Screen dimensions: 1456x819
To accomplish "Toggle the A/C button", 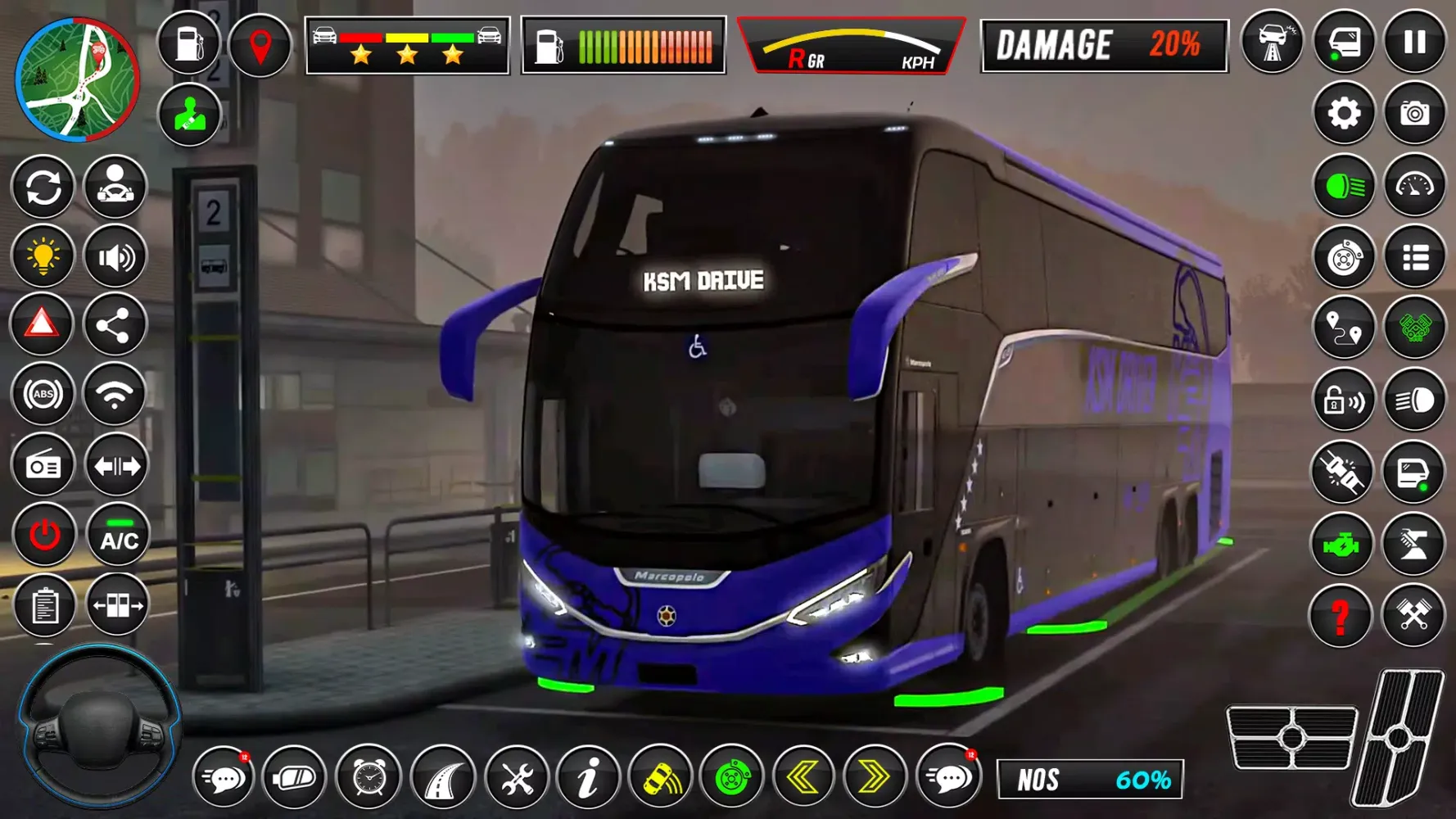I will tap(119, 536).
